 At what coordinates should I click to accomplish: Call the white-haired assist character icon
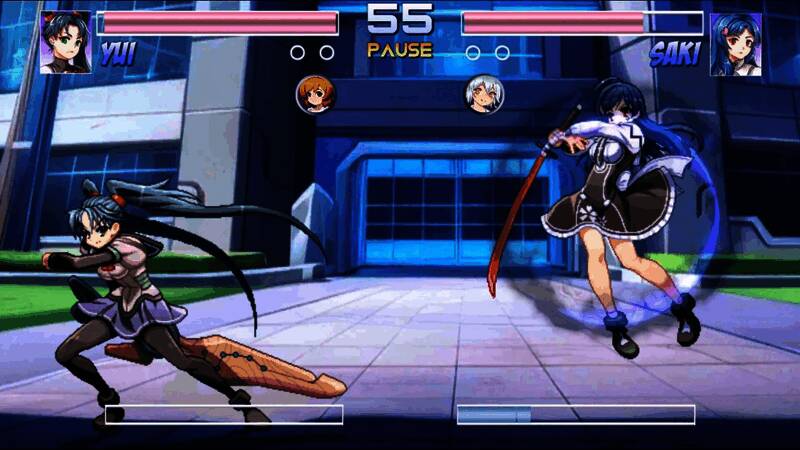coord(484,94)
